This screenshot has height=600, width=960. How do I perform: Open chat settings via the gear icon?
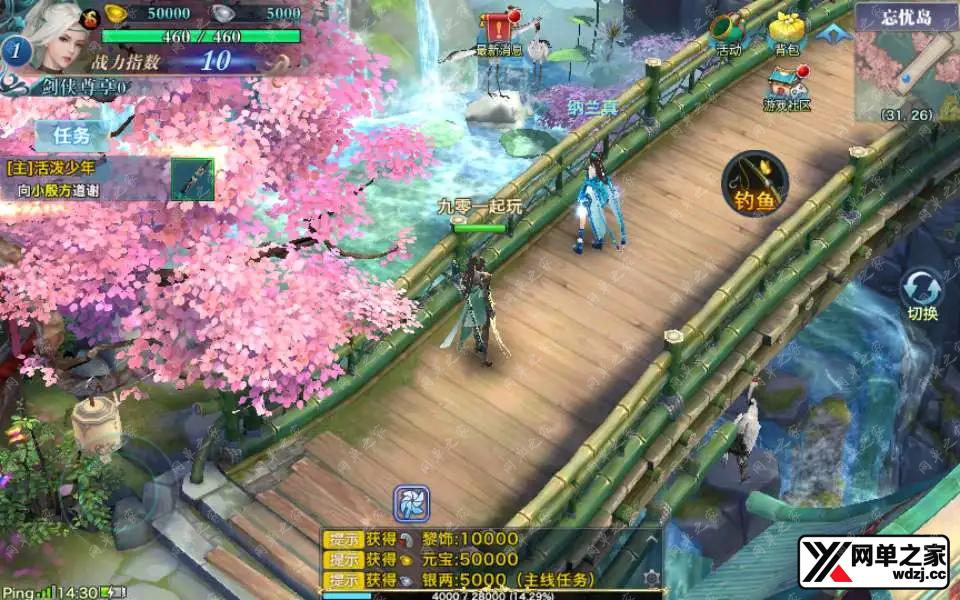coord(651,578)
